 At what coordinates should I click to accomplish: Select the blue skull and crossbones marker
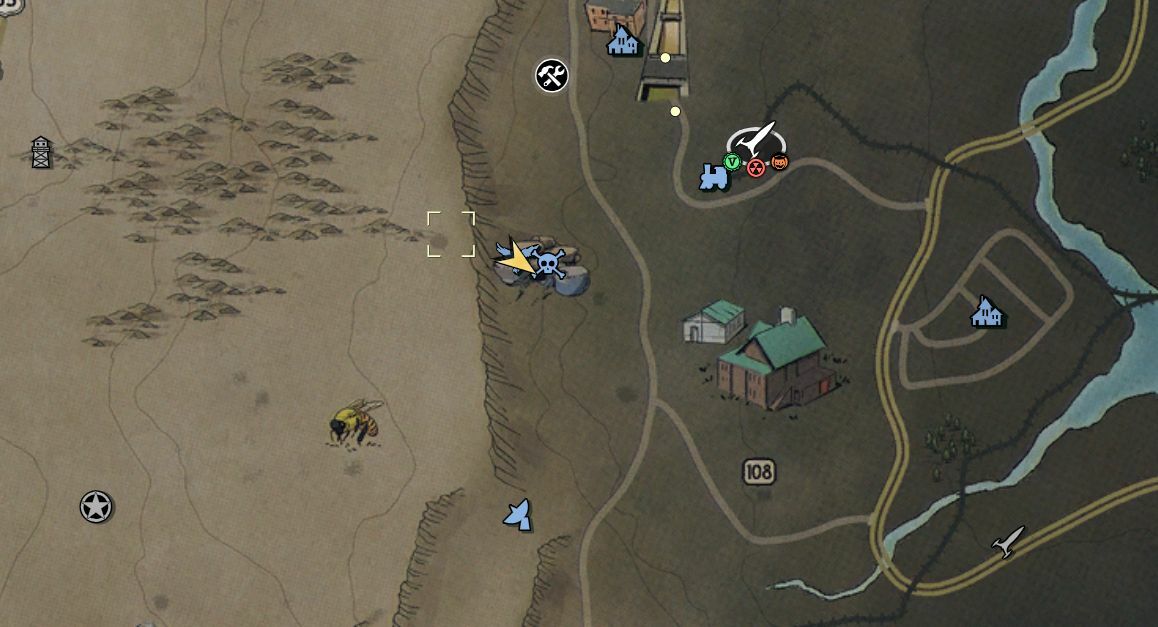(549, 264)
